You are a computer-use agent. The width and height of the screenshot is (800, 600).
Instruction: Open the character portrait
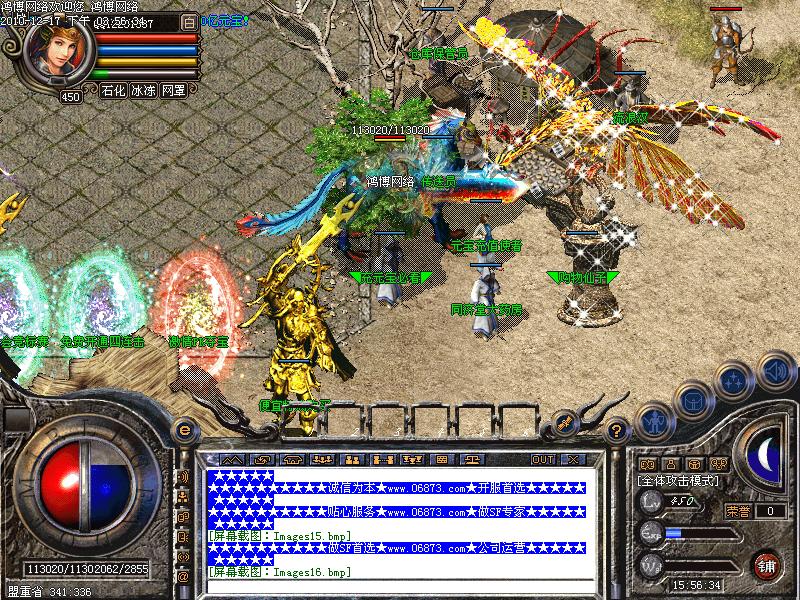(57, 52)
